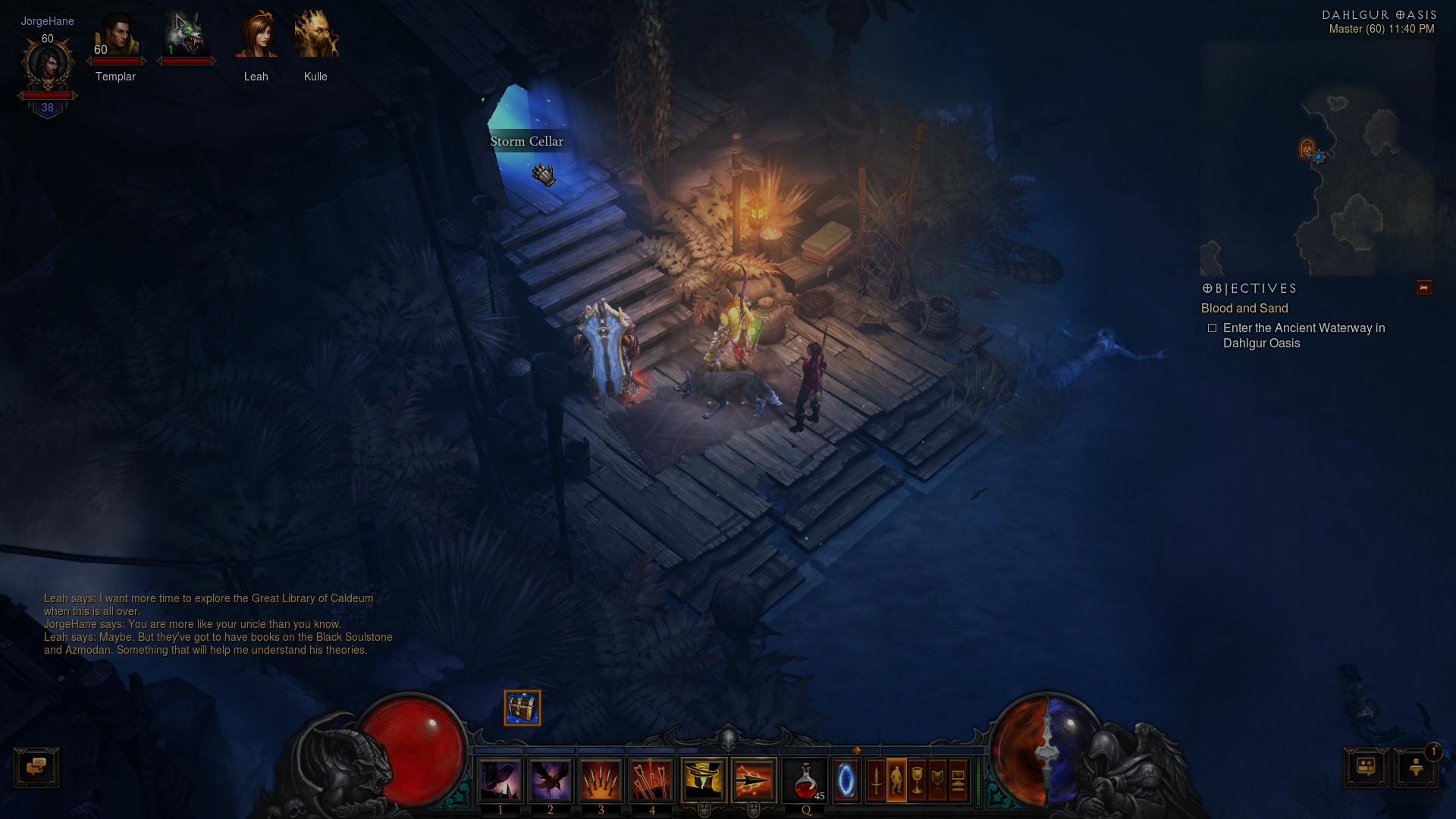The image size is (1456, 819).
Task: Open the blue town portal
Action: 846,780
